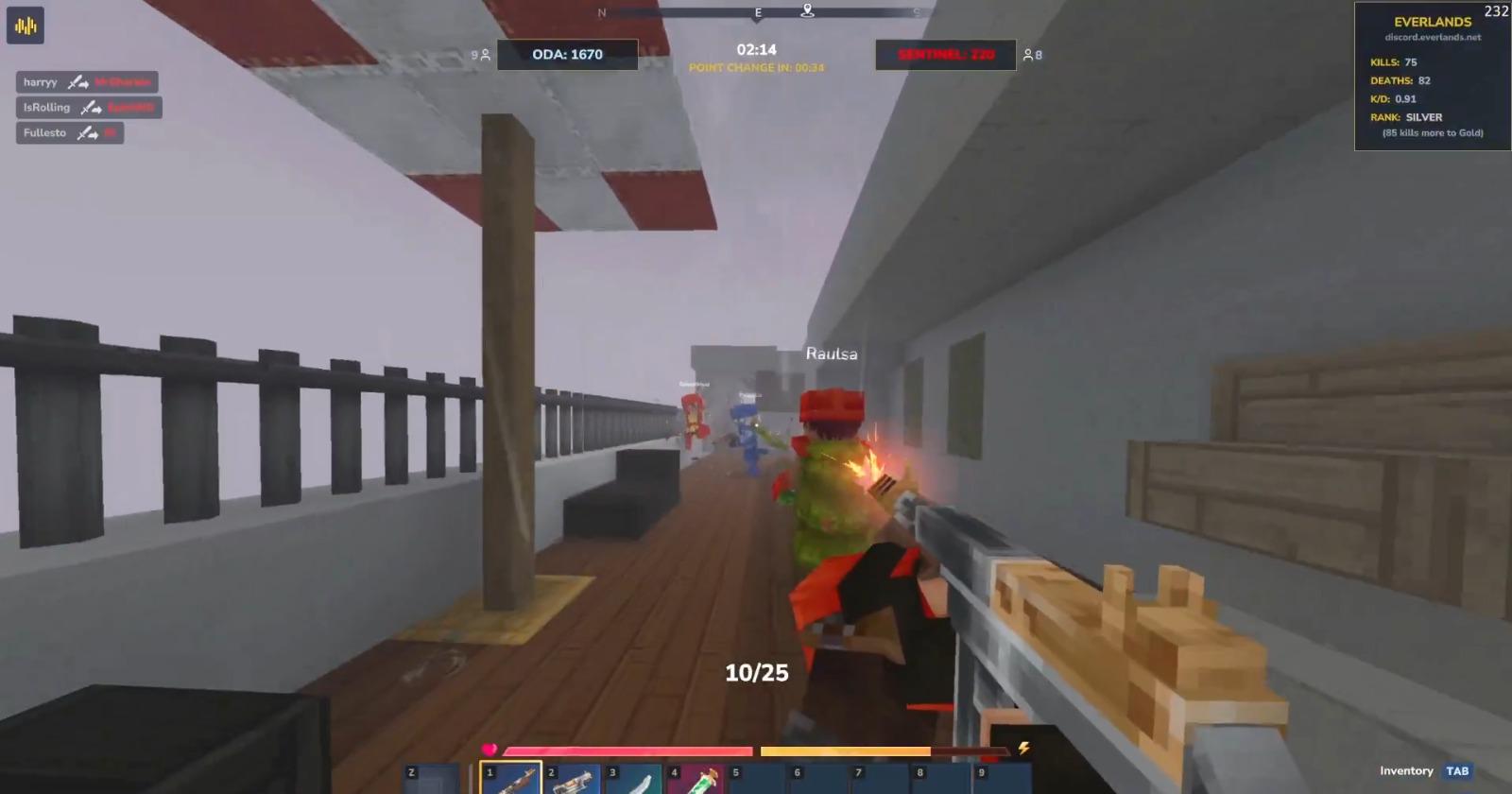Select the ODA: 1670 team score tab
Viewport: 1512px width, 794px height.
(569, 54)
